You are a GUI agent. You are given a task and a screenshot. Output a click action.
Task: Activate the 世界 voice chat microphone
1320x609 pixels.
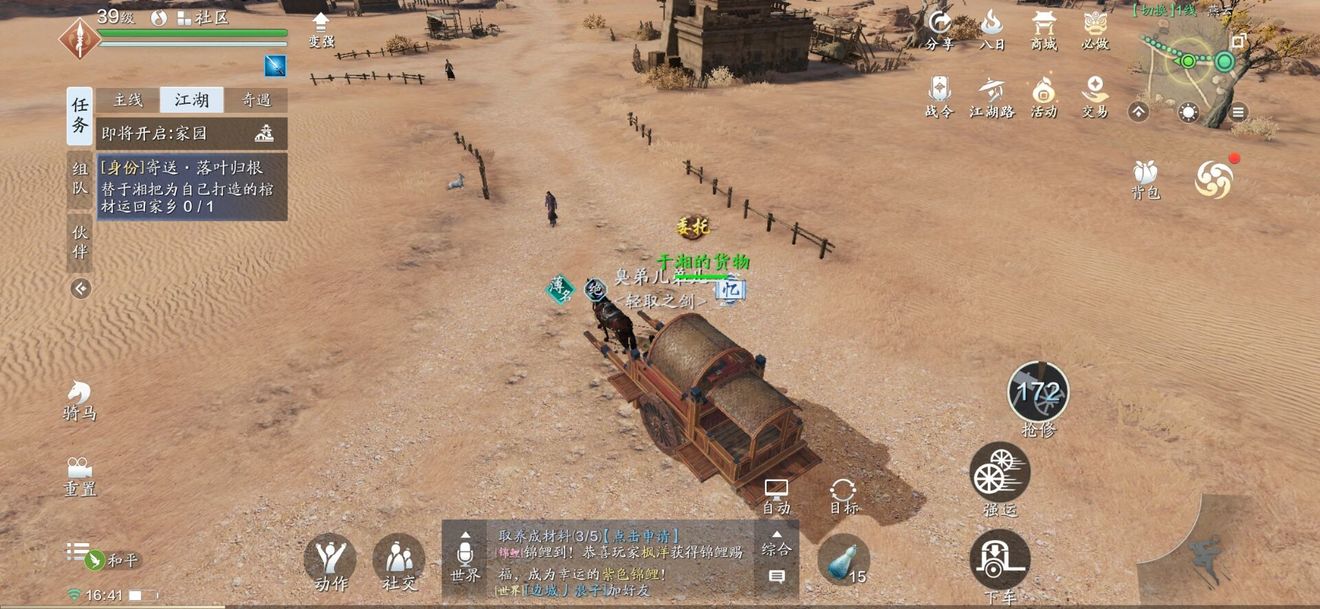pos(465,558)
